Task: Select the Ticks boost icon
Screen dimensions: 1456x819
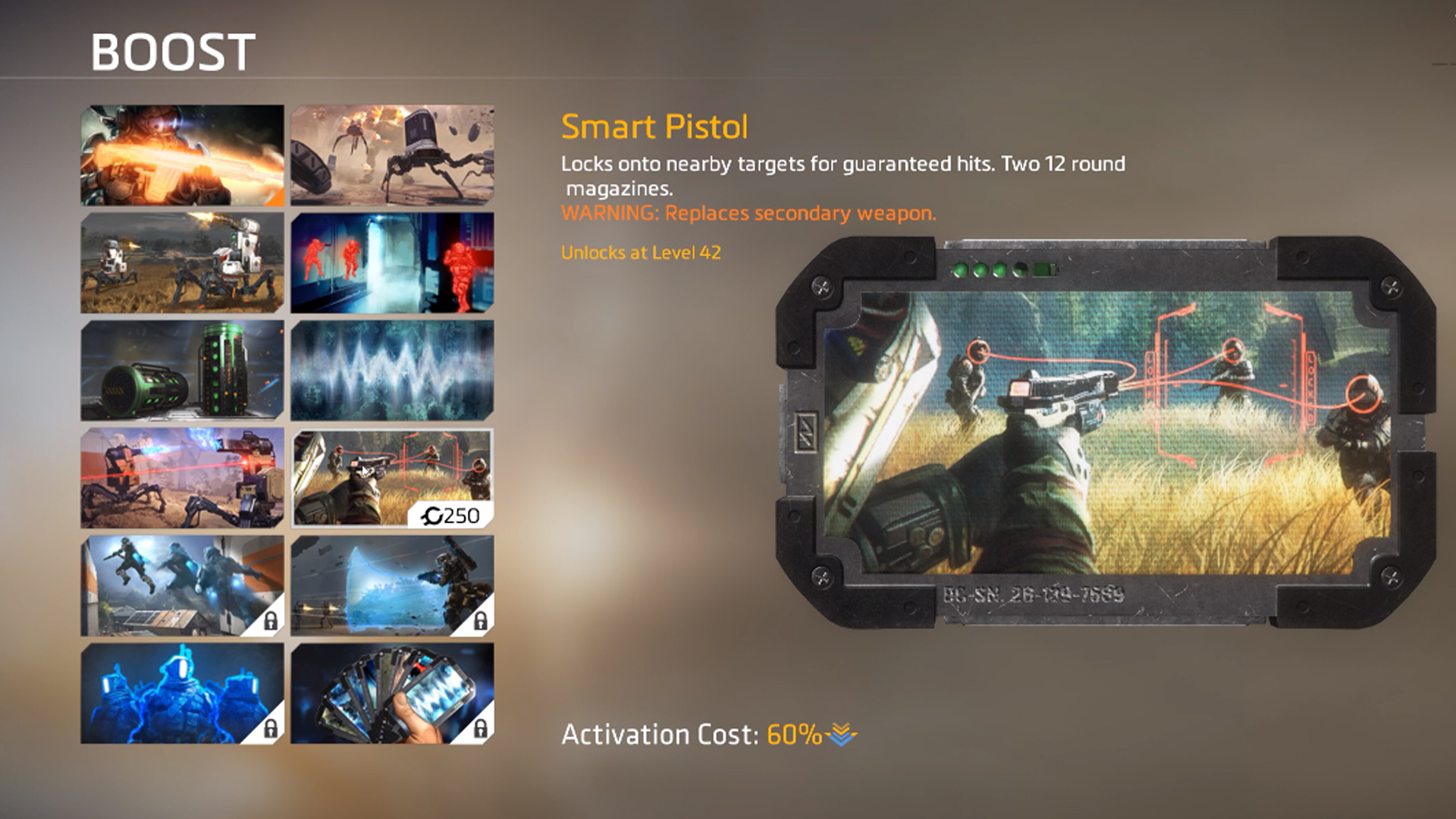Action: coord(391,155)
